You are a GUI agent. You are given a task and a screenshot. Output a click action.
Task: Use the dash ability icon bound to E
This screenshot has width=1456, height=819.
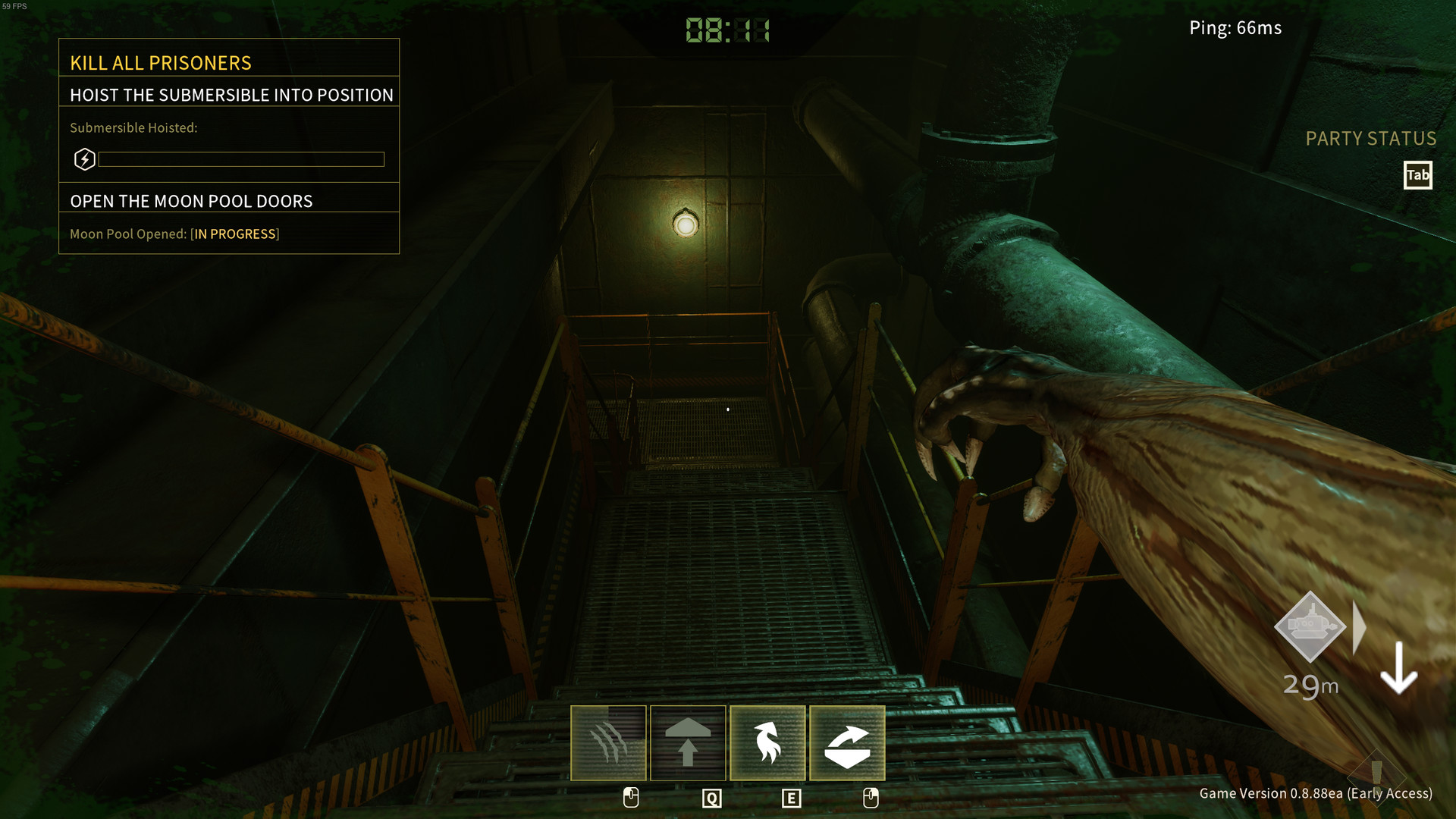coord(767,743)
